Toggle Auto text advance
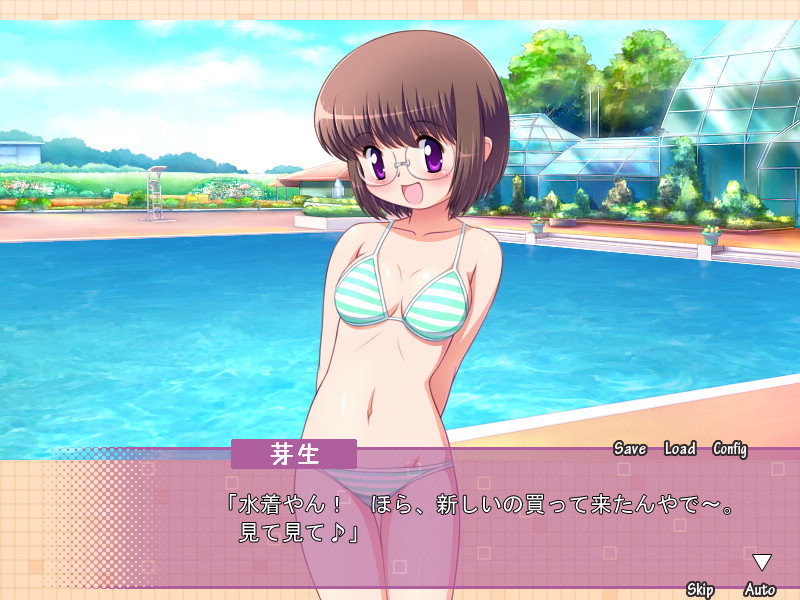The width and height of the screenshot is (800, 600). pyautogui.click(x=760, y=589)
